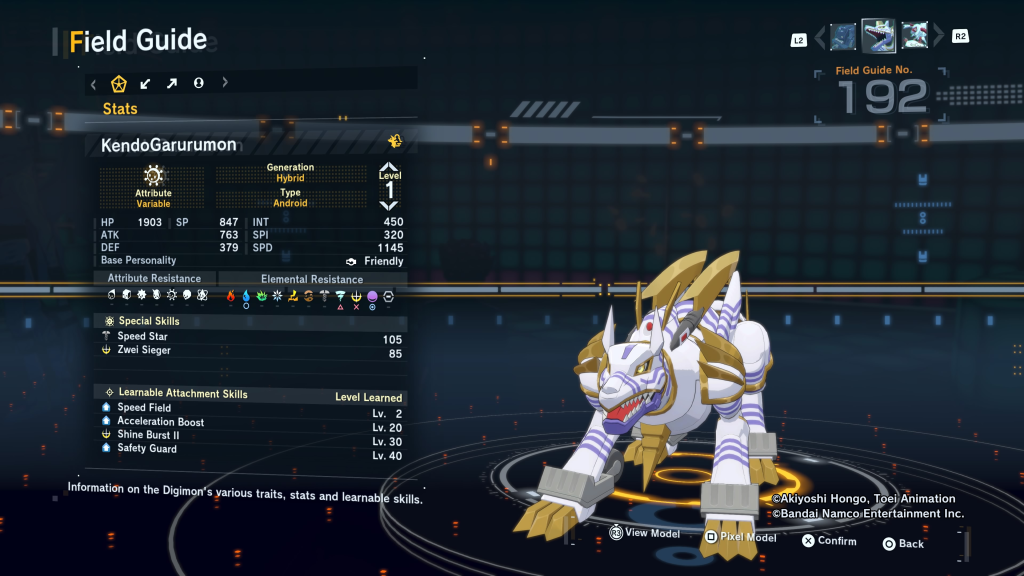
Task: Click the fire elemental resistance icon
Action: click(x=230, y=296)
